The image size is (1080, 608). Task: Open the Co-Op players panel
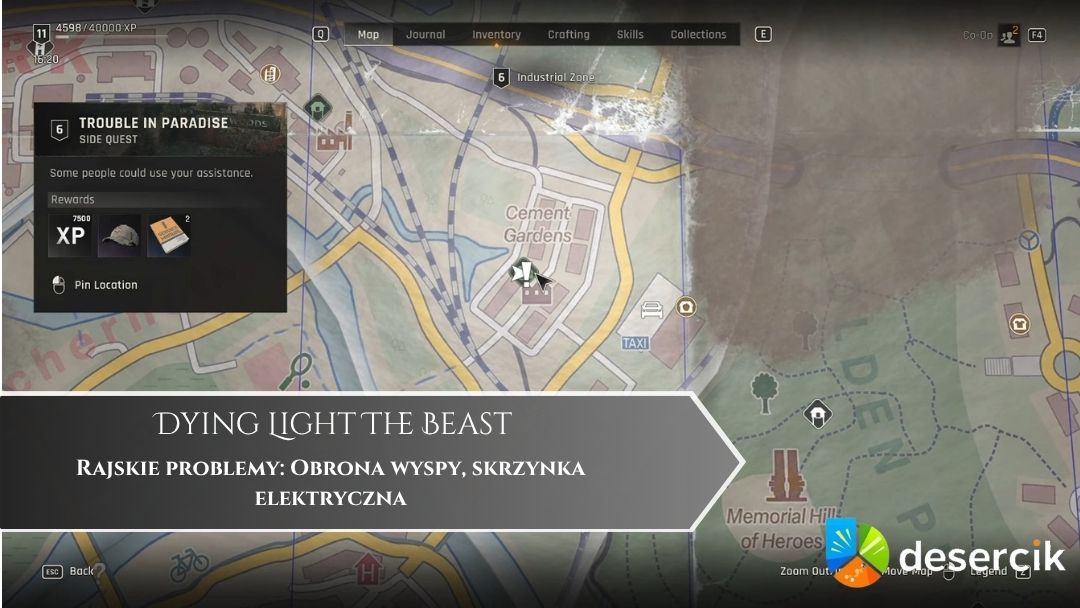[x=1008, y=35]
